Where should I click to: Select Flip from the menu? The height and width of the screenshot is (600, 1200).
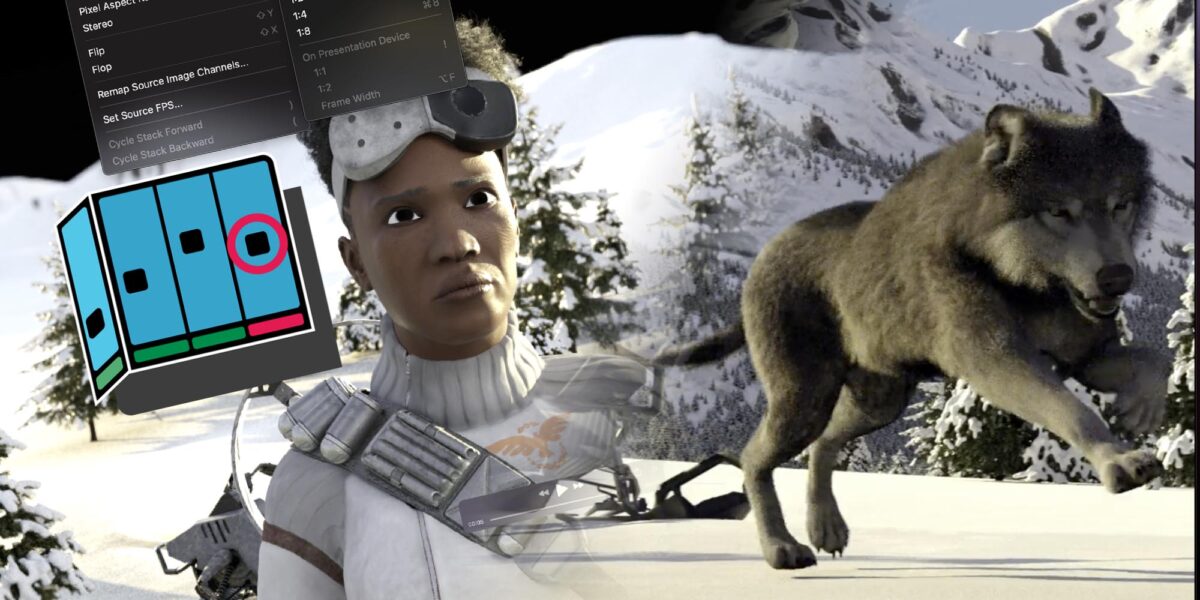[97, 51]
